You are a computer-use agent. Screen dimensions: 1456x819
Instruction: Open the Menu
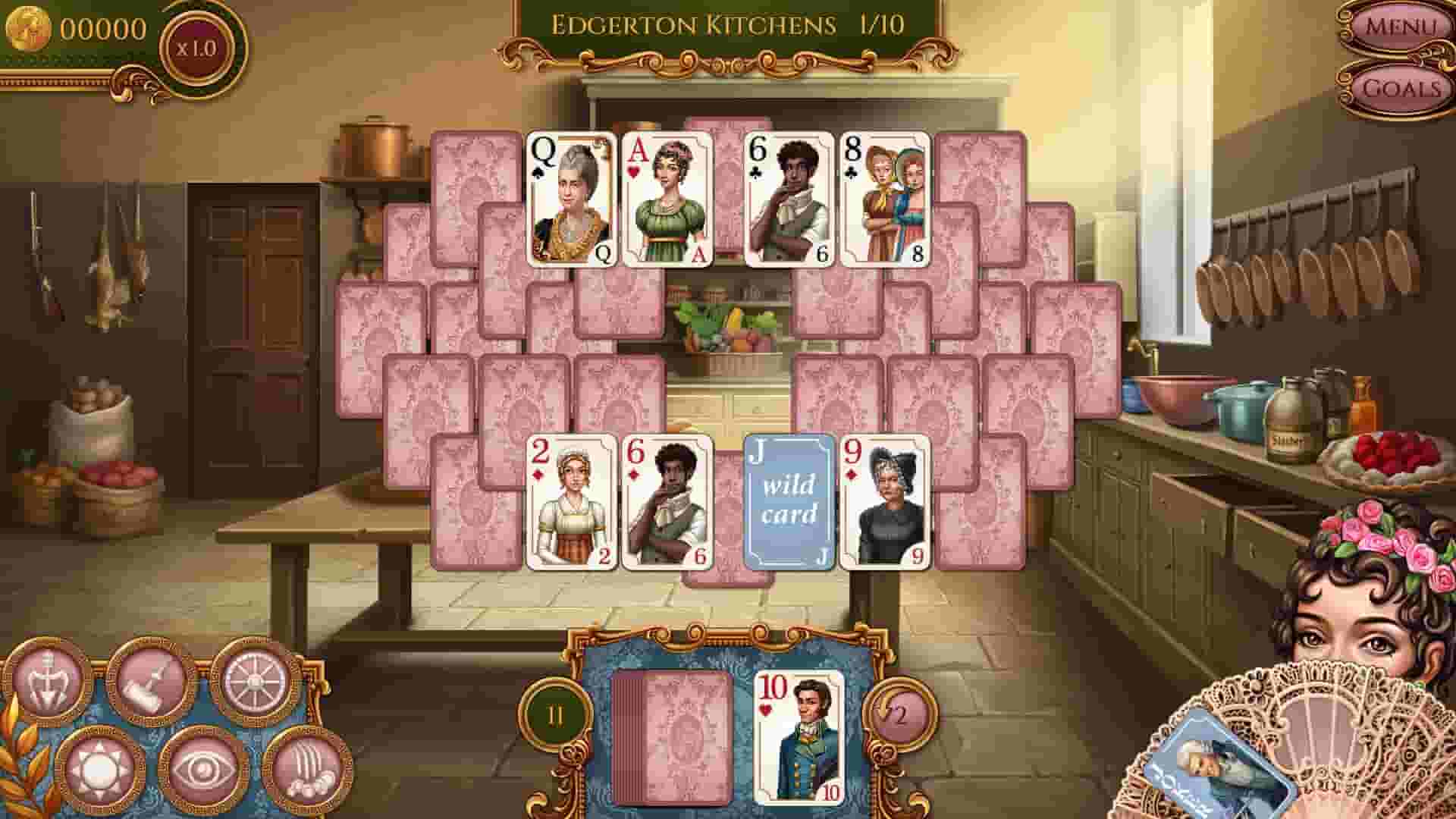click(x=1402, y=27)
